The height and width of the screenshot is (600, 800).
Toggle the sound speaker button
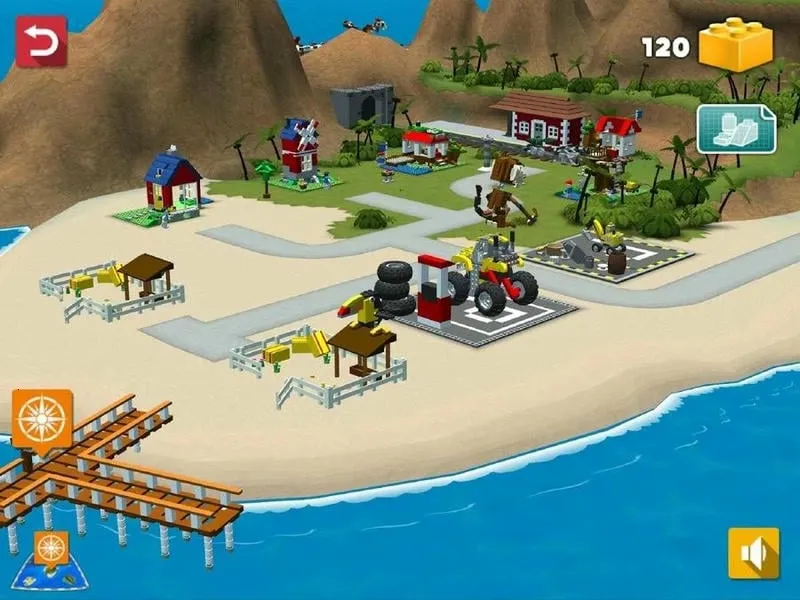[753, 553]
